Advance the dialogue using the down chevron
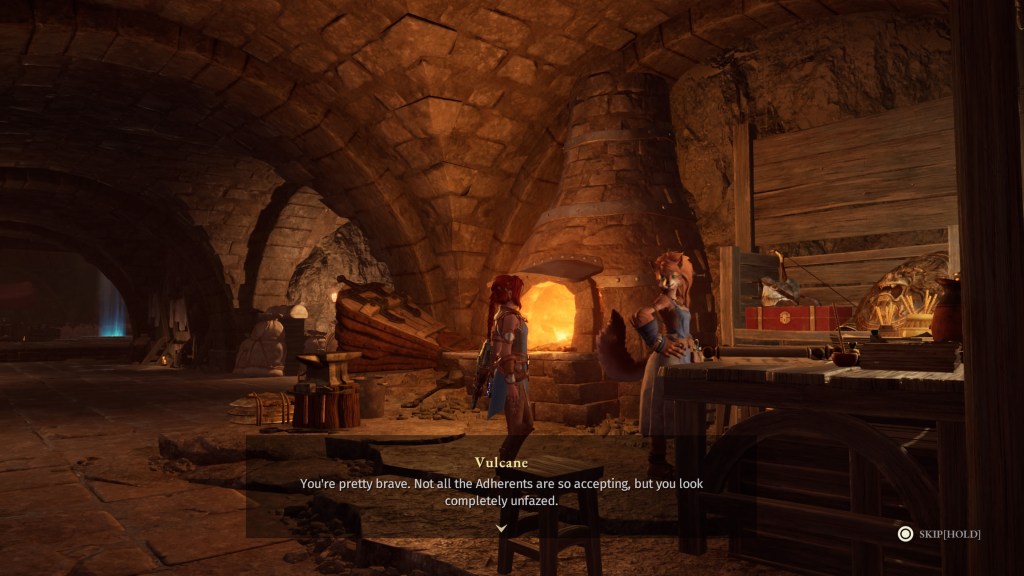Screen dimensions: 1024x576 (x=502, y=528)
